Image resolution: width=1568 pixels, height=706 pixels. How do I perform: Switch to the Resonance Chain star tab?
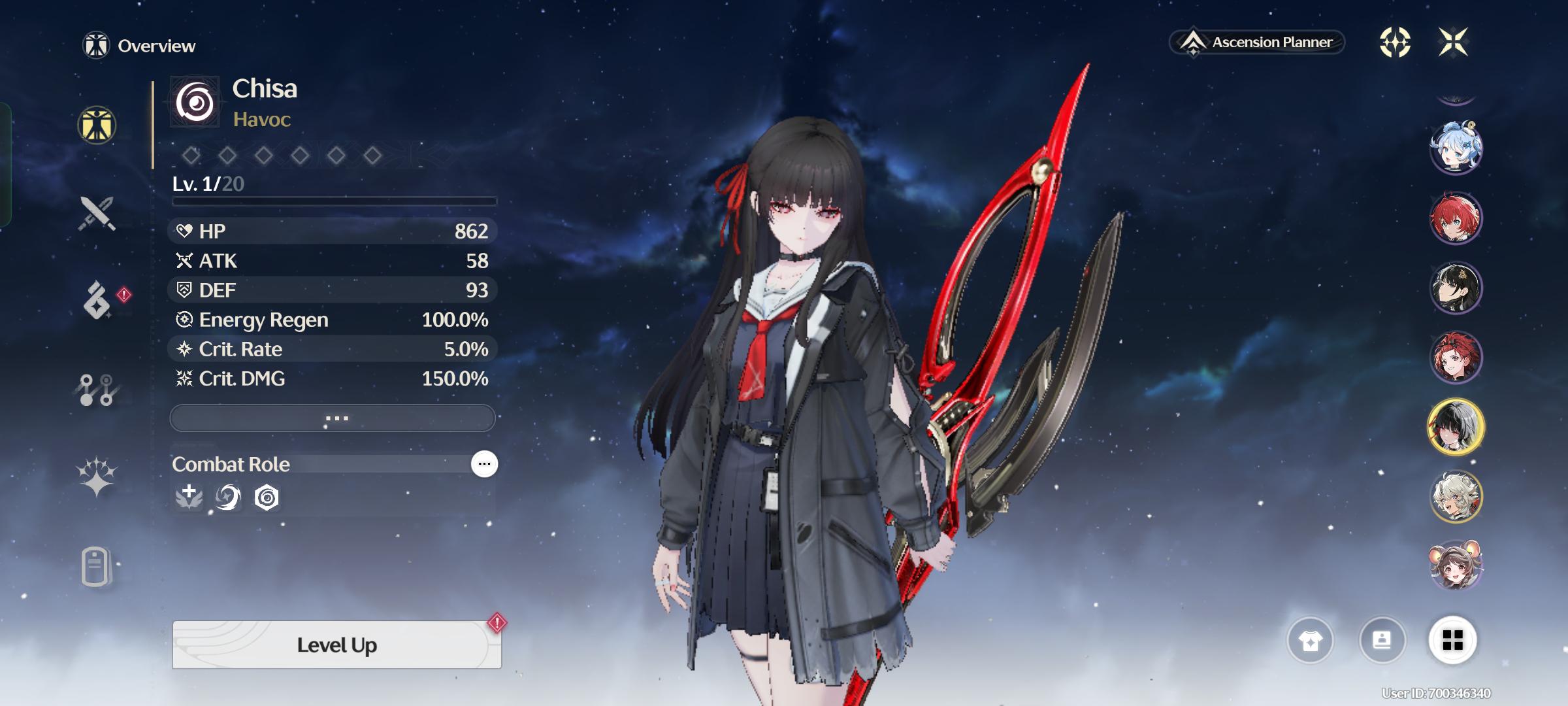point(97,477)
